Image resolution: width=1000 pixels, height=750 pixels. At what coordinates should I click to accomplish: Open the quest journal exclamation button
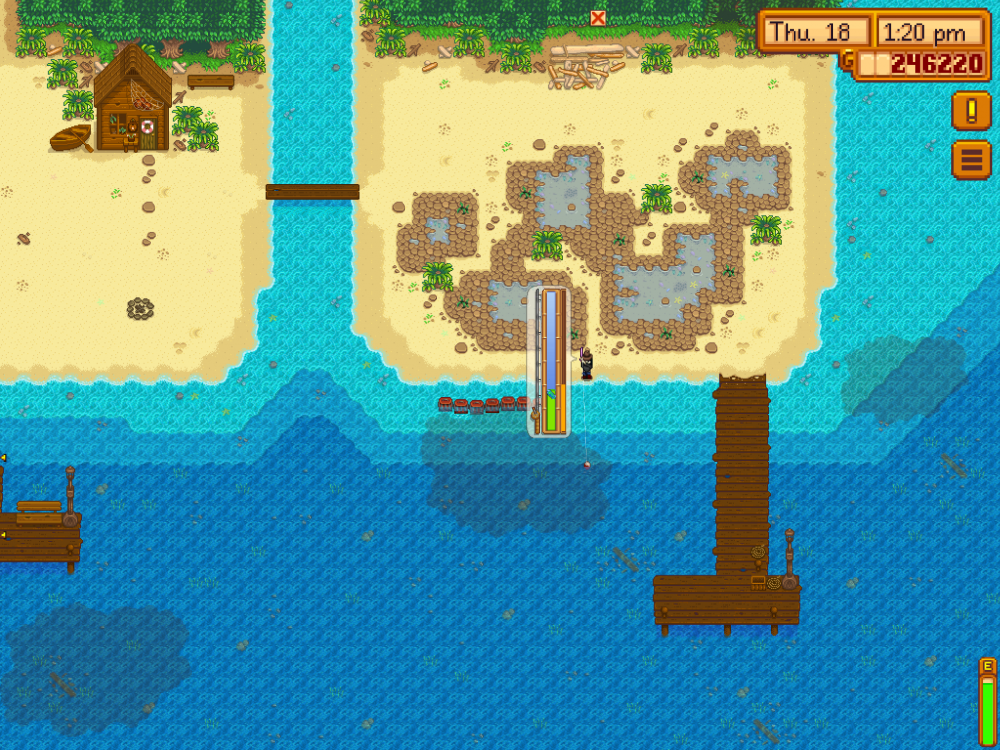pos(970,110)
